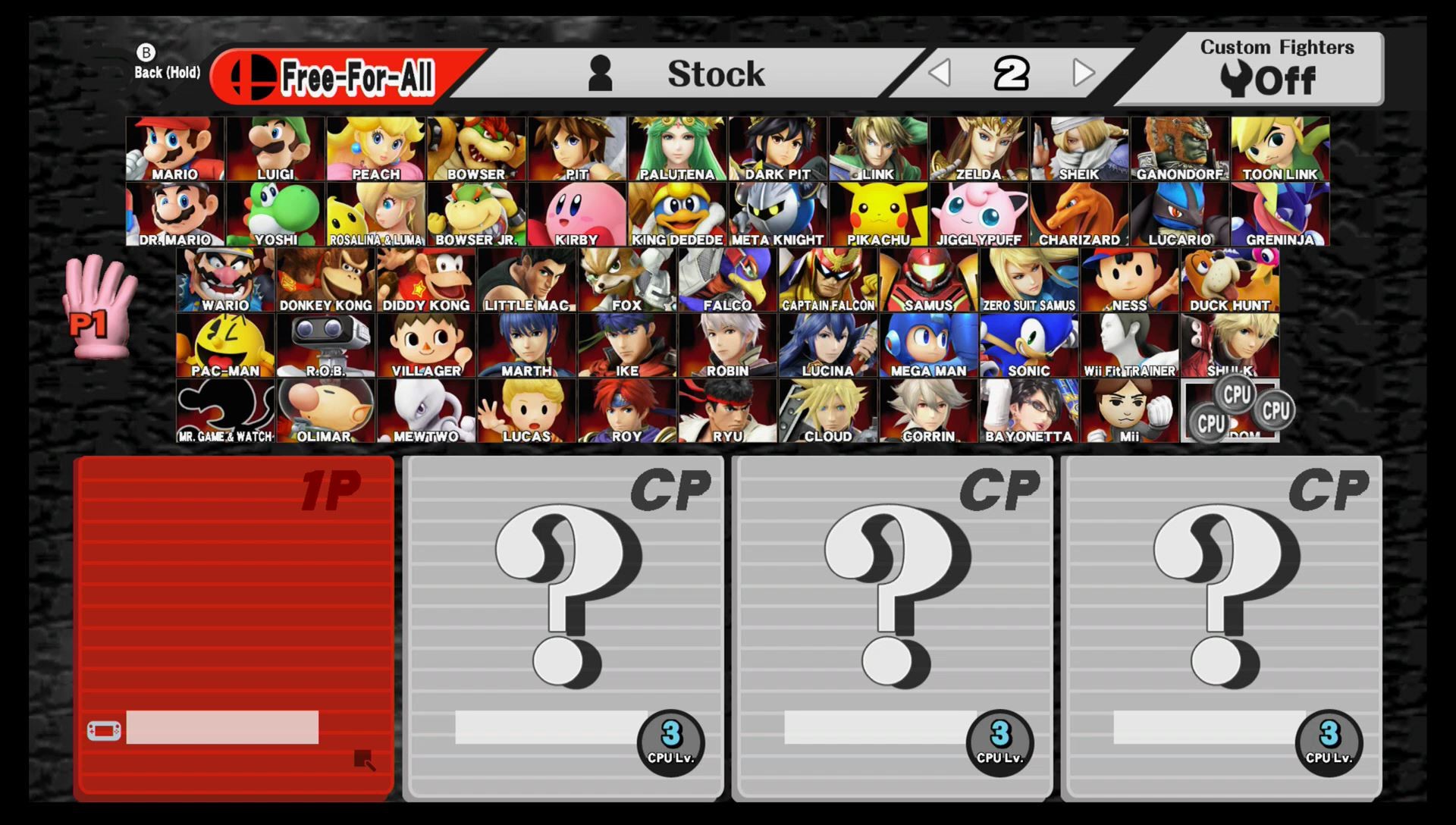The image size is (1456, 825).
Task: Pick Sonic from the character grid
Action: point(1027,345)
